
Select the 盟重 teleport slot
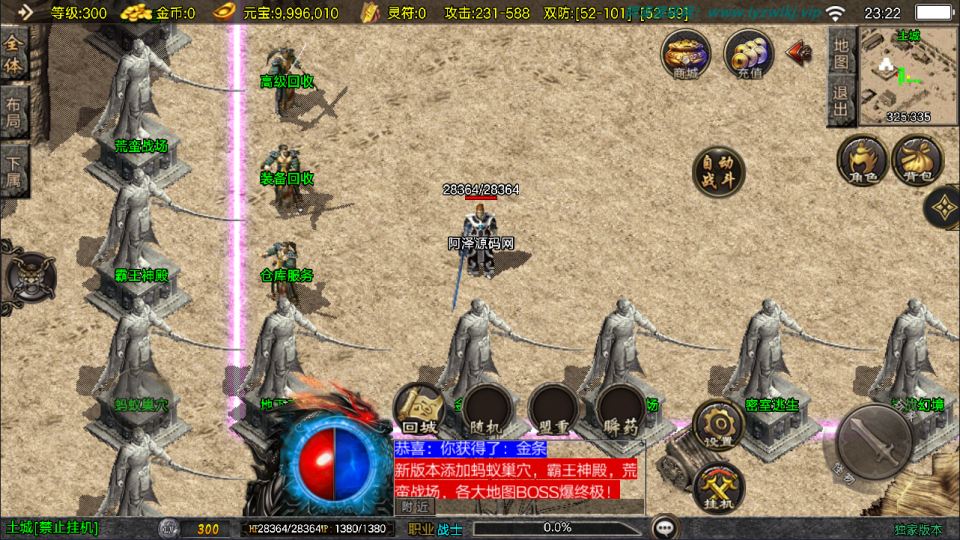pyautogui.click(x=556, y=410)
